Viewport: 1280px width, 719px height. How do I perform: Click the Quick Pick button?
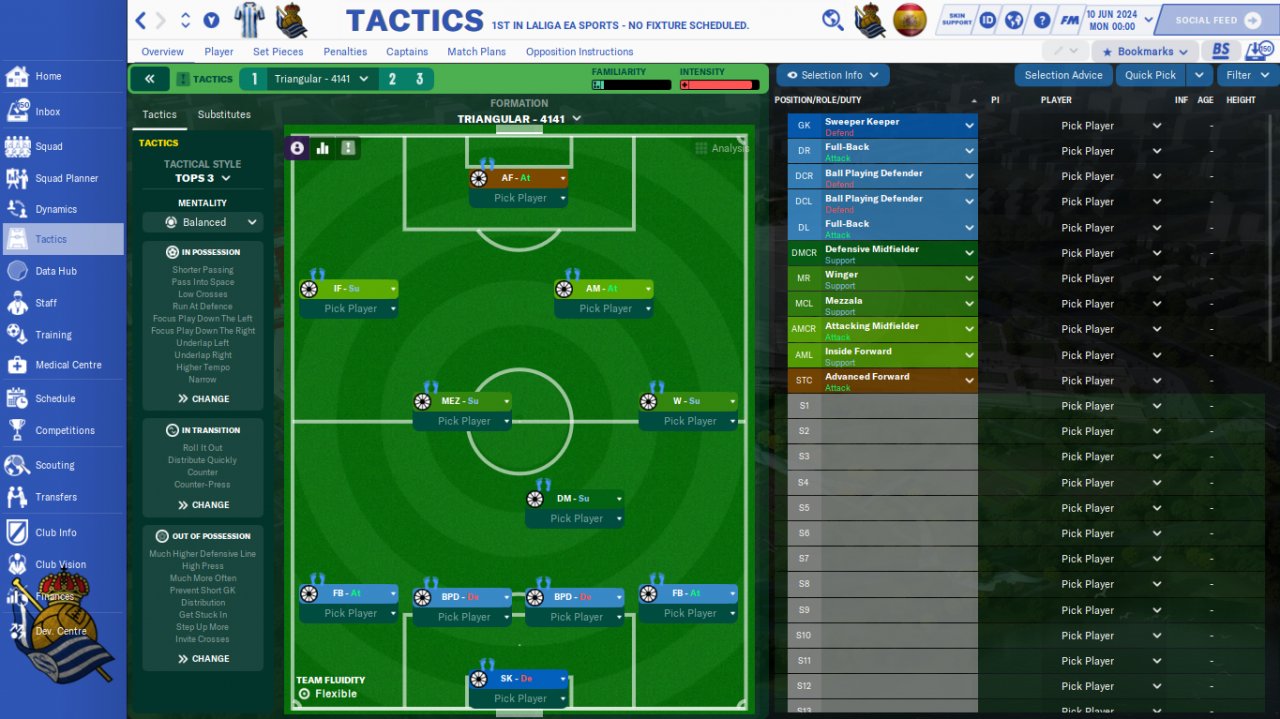click(x=1150, y=75)
